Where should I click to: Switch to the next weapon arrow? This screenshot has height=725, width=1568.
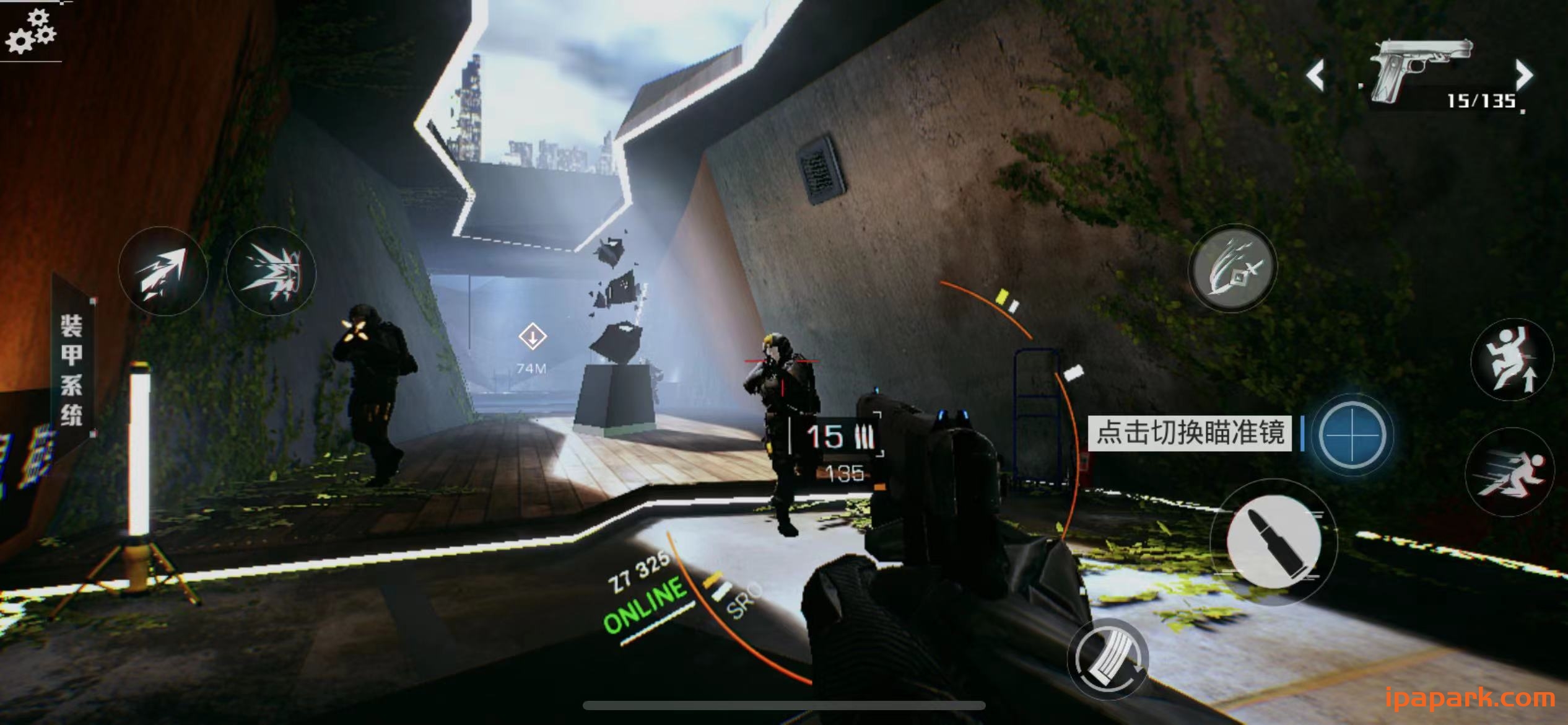[1523, 75]
